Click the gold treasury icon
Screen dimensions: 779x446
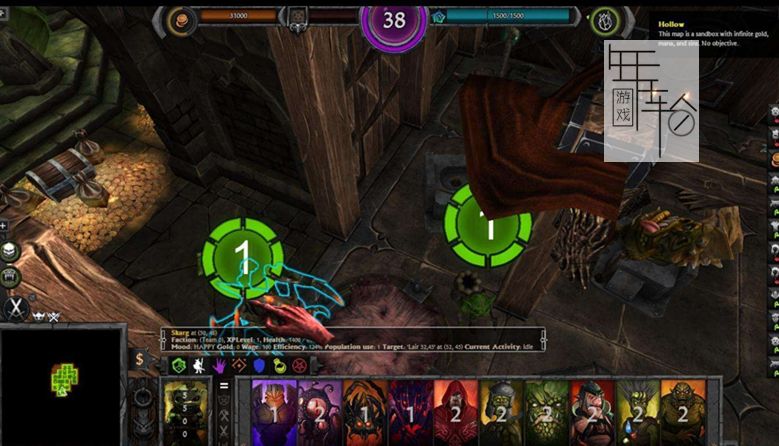pyautogui.click(x=182, y=17)
